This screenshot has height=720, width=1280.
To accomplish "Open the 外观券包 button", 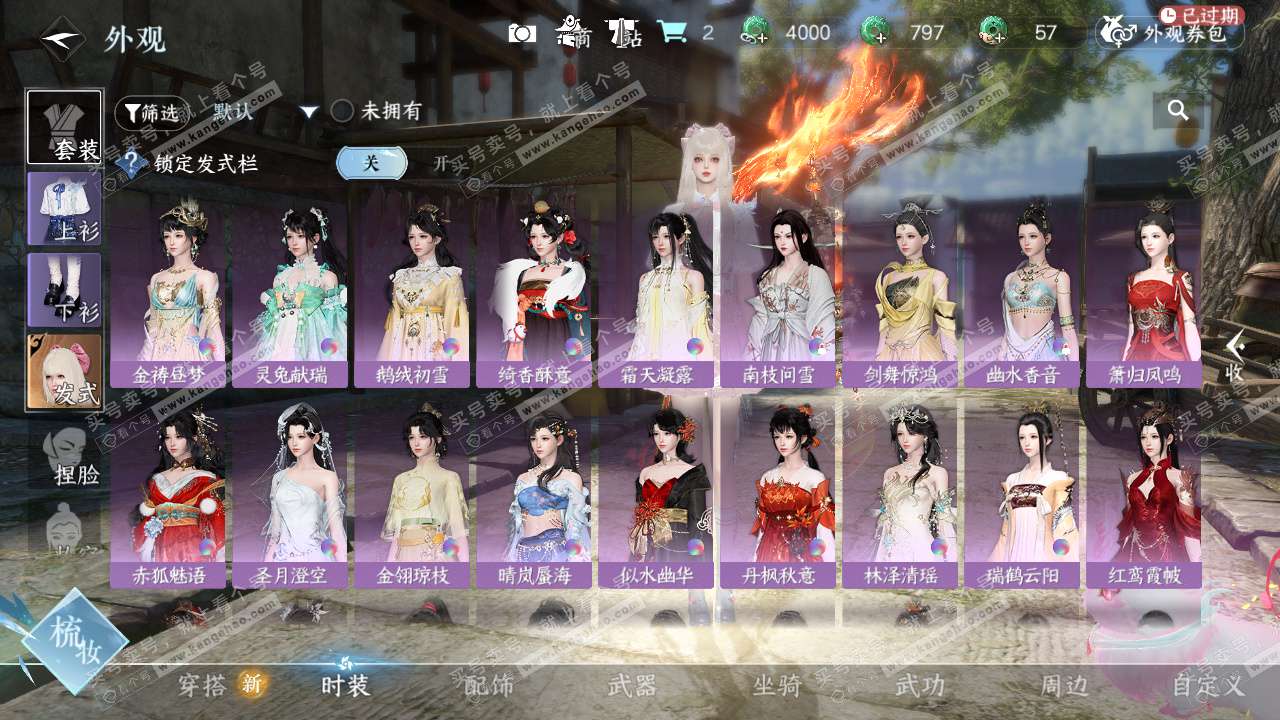I will tap(1170, 33).
